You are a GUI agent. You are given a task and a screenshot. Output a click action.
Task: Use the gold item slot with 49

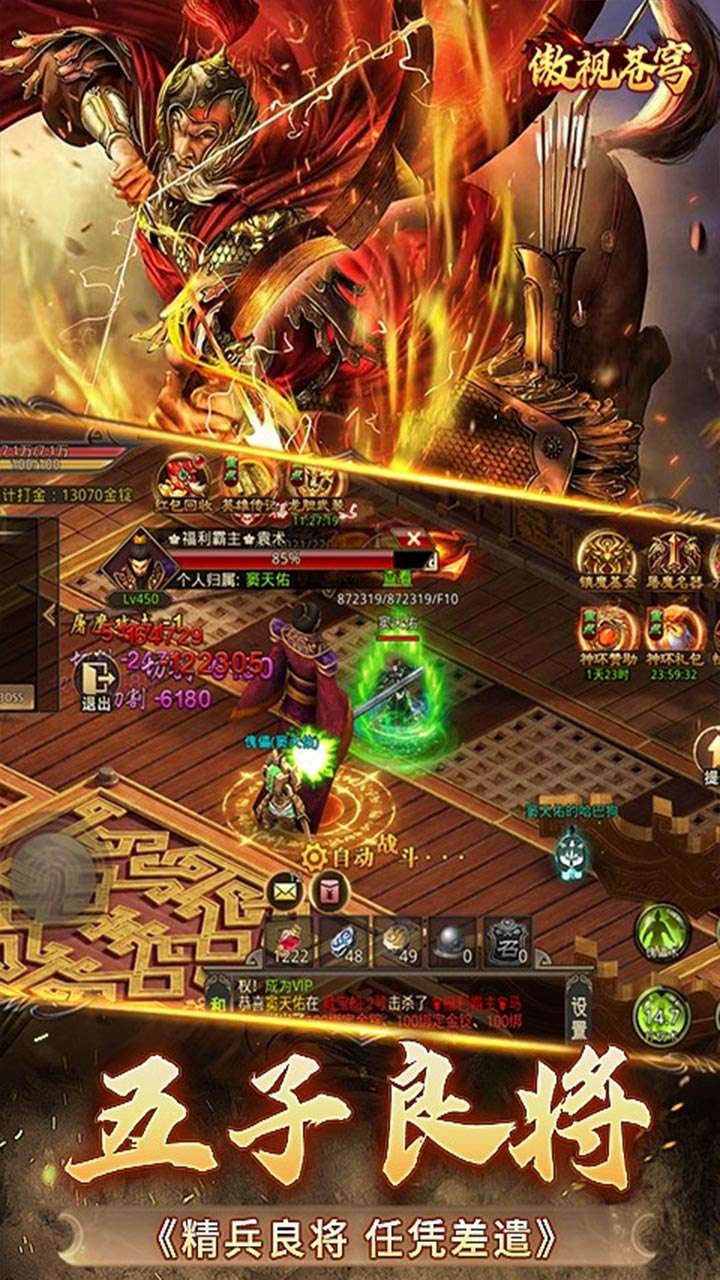[x=398, y=943]
